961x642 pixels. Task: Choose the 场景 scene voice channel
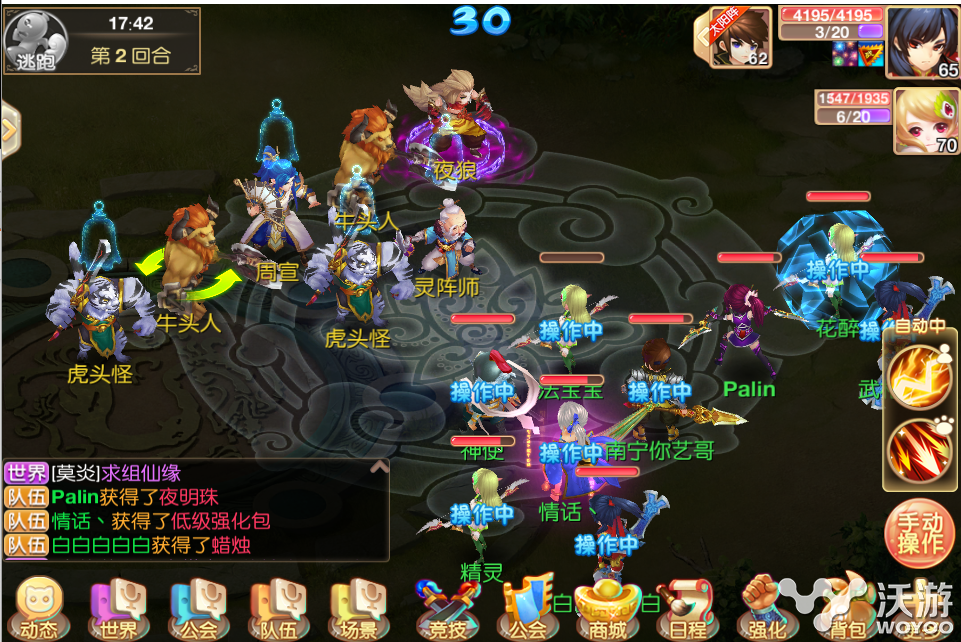click(357, 606)
